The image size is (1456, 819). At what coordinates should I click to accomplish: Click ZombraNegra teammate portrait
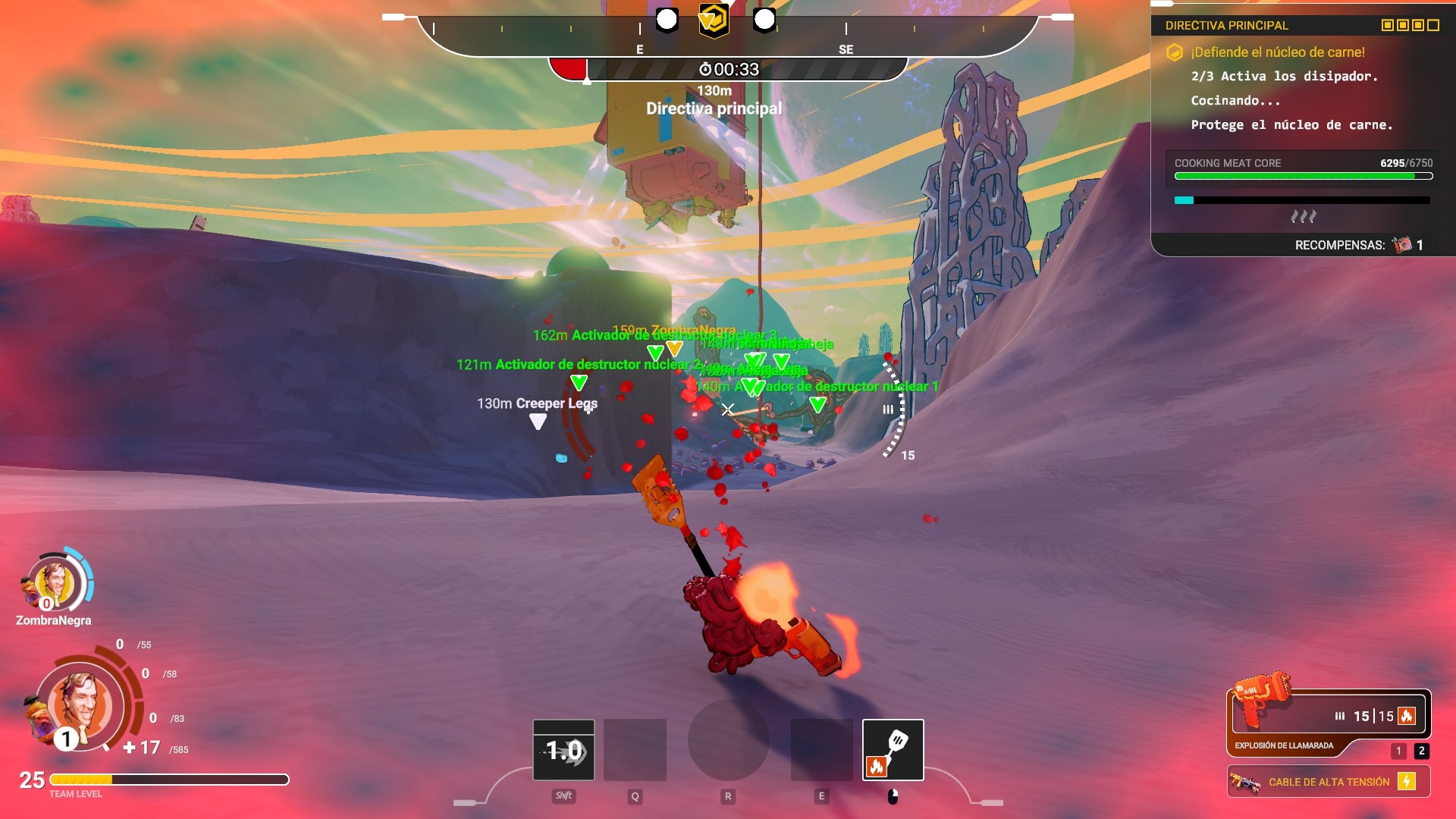pos(55,584)
